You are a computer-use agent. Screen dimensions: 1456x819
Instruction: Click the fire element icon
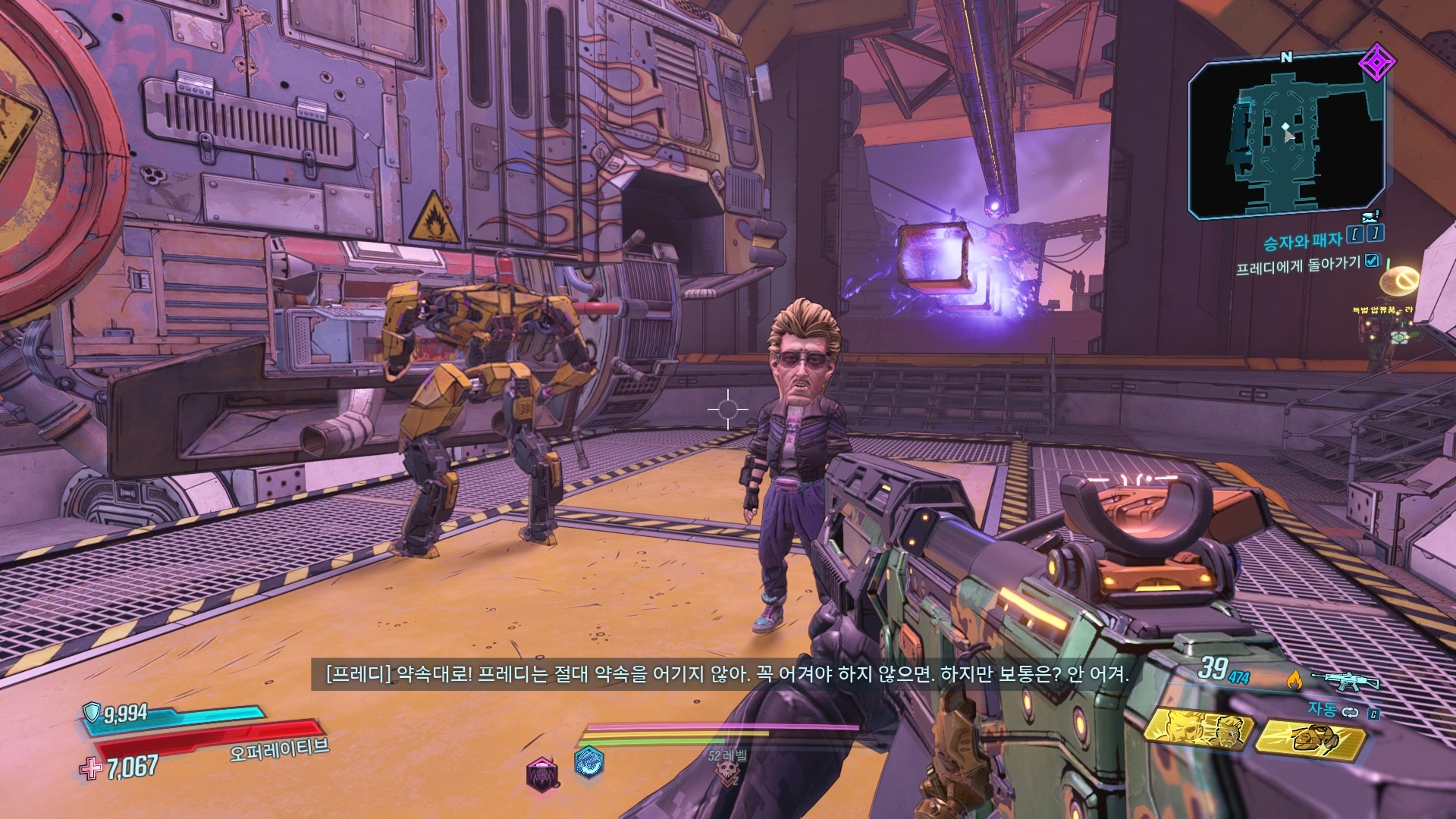point(1294,680)
